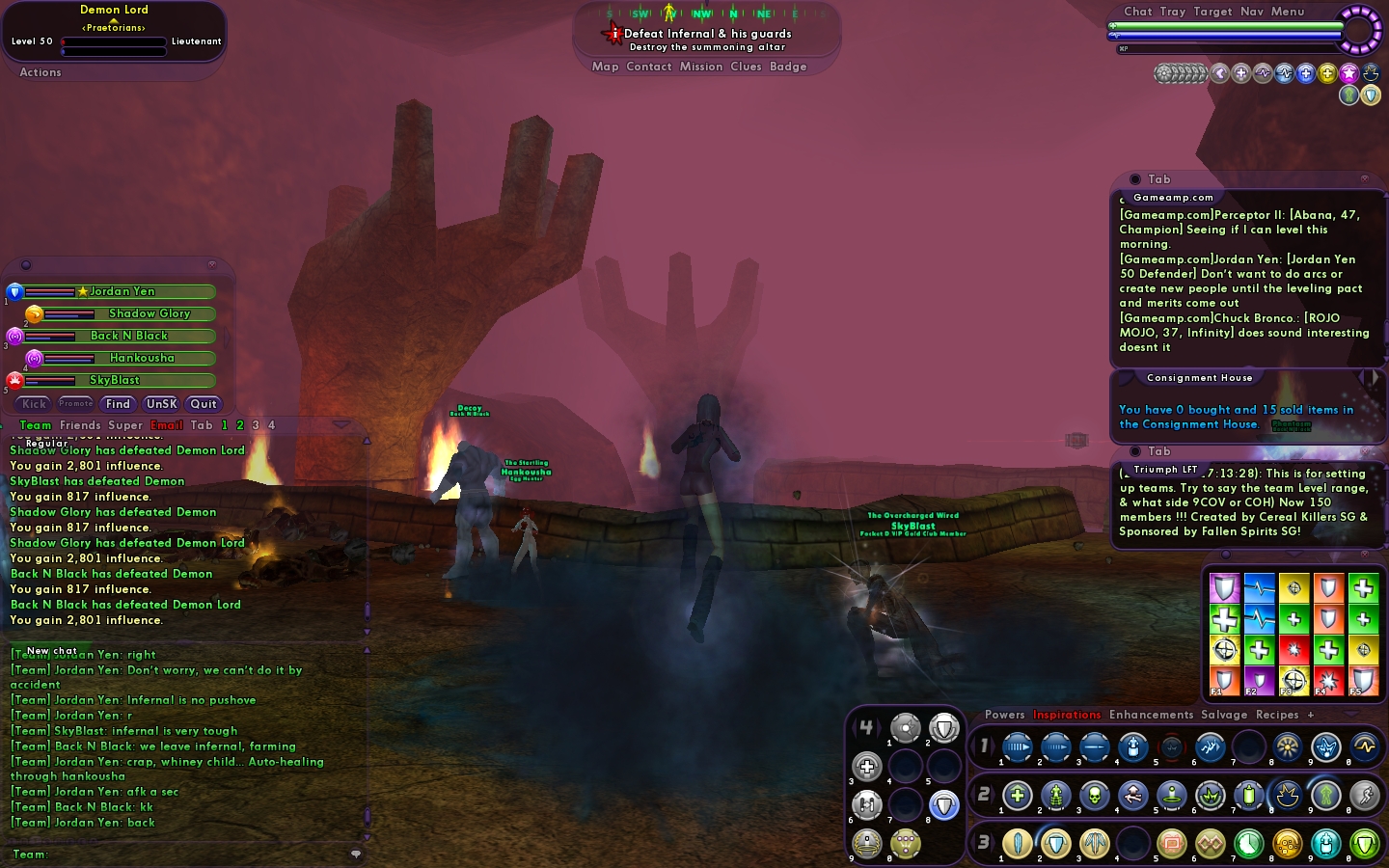The height and width of the screenshot is (868, 1389).
Task: Toggle the Tray from top bar
Action: pos(1173,12)
